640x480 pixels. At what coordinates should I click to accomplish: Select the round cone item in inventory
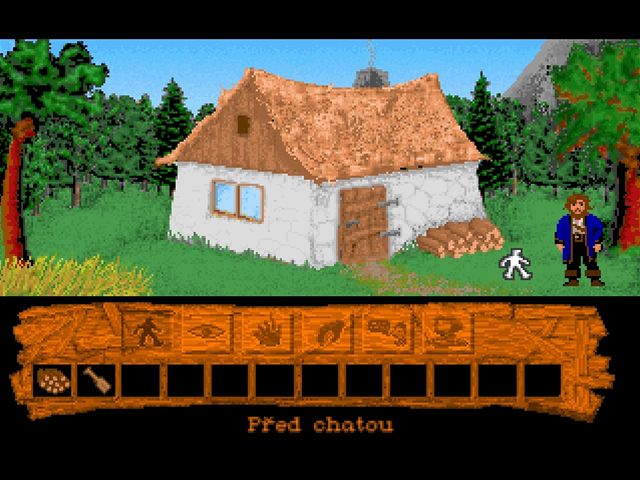click(50, 380)
